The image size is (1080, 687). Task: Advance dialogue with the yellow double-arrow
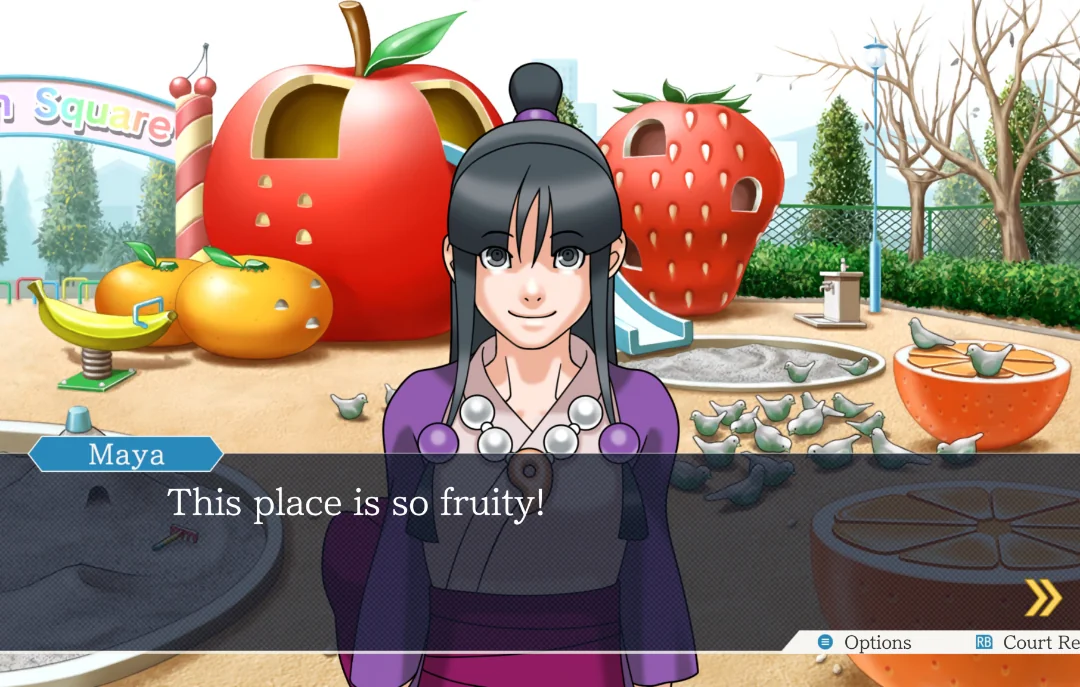point(1042,597)
